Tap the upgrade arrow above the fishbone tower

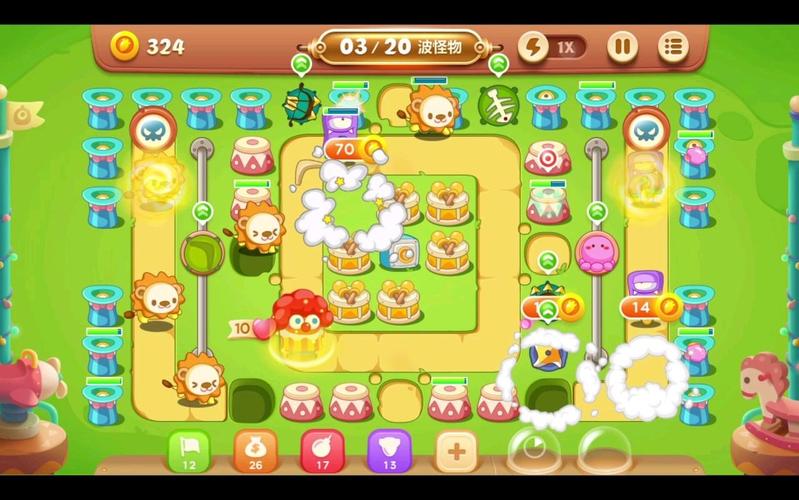pyautogui.click(x=498, y=64)
